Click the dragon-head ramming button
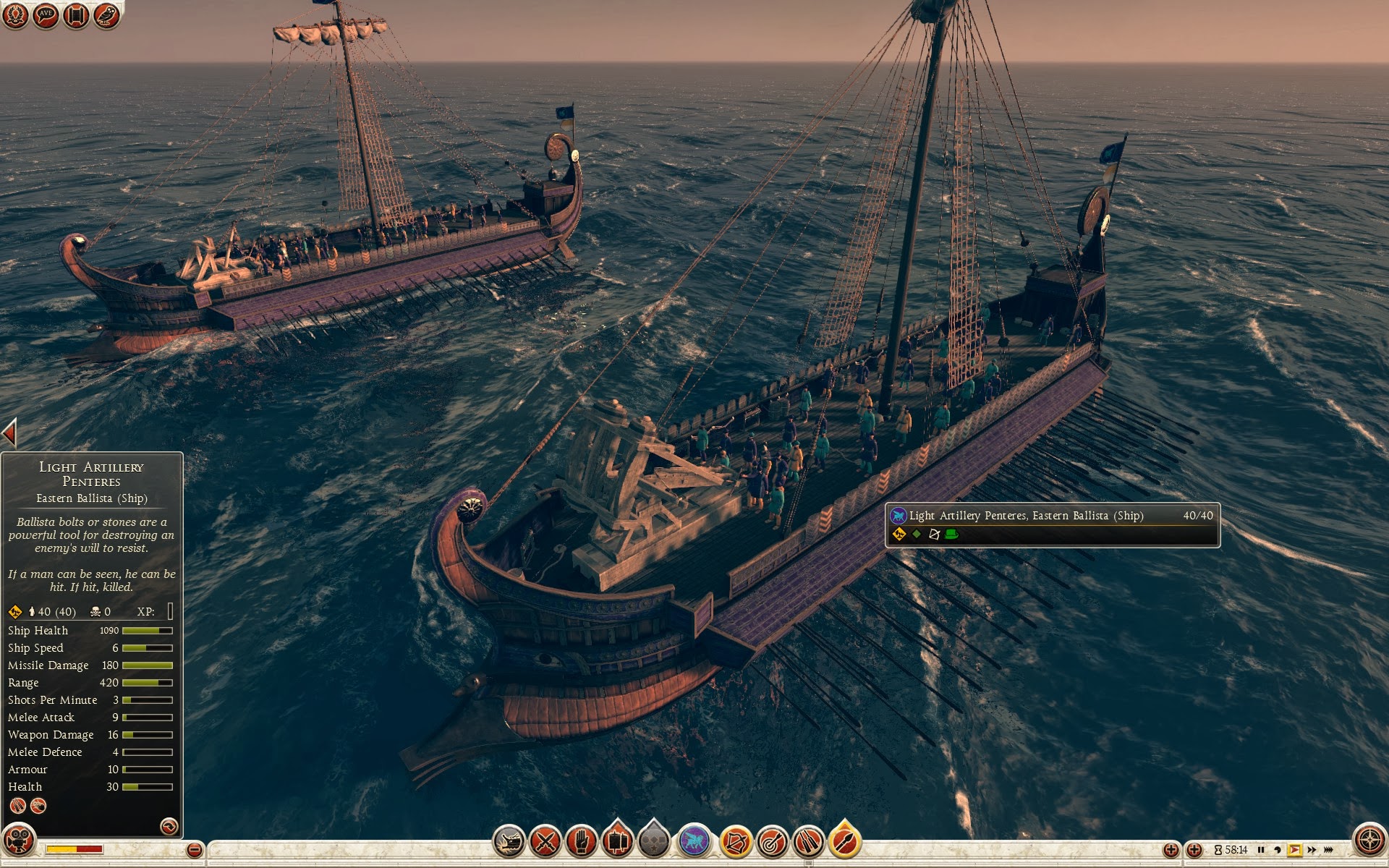The image size is (1389, 868). [x=509, y=842]
